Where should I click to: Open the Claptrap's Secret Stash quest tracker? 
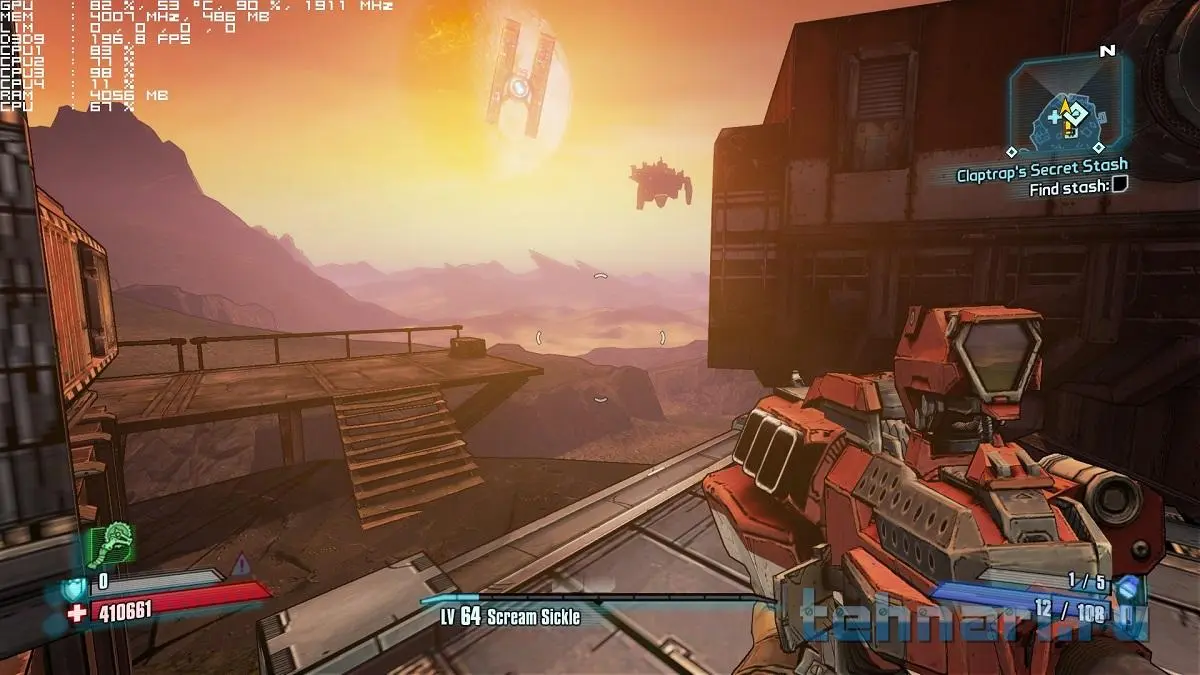(1042, 166)
